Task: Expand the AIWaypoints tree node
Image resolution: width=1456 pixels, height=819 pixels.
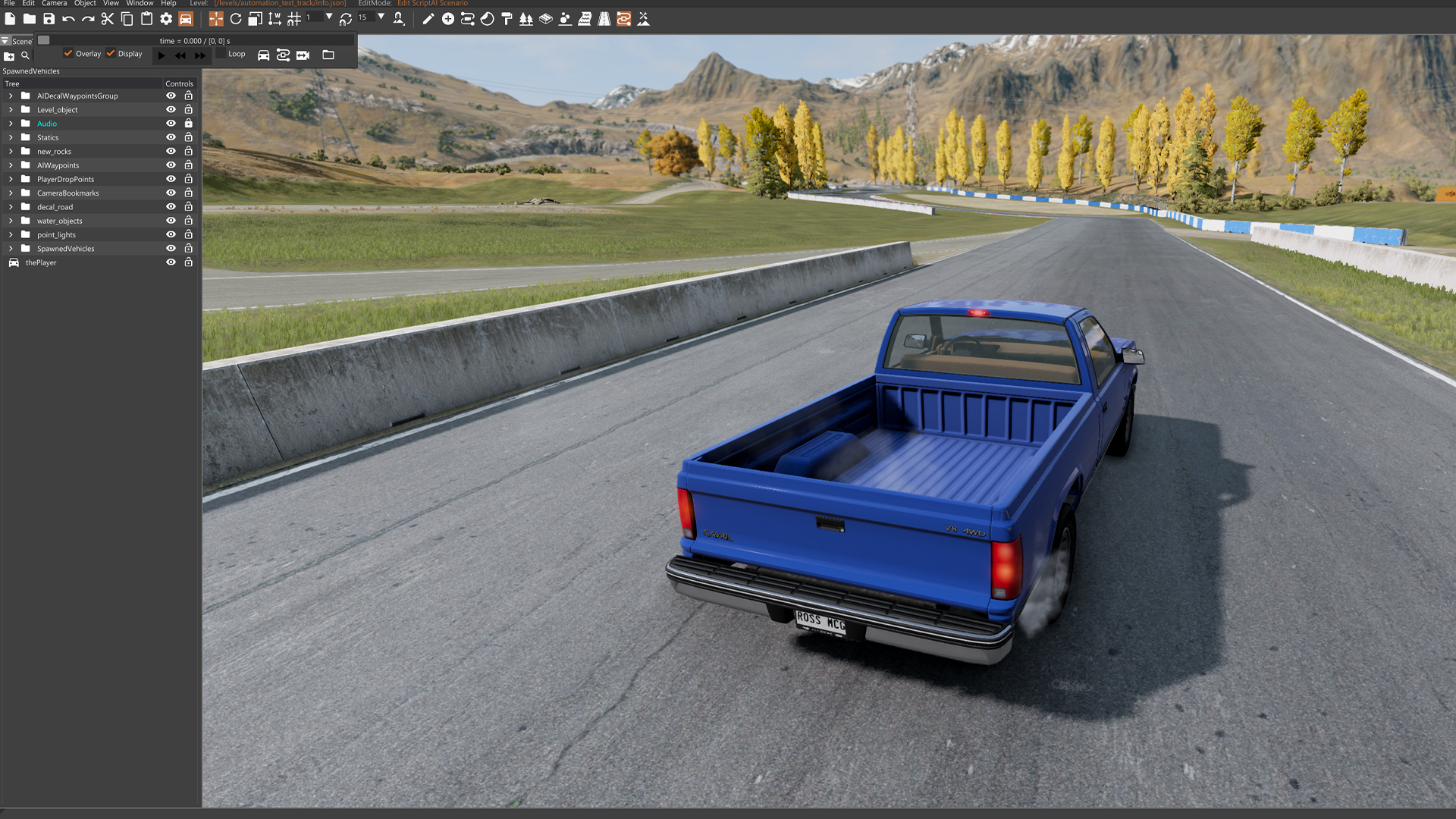Action: [10, 165]
